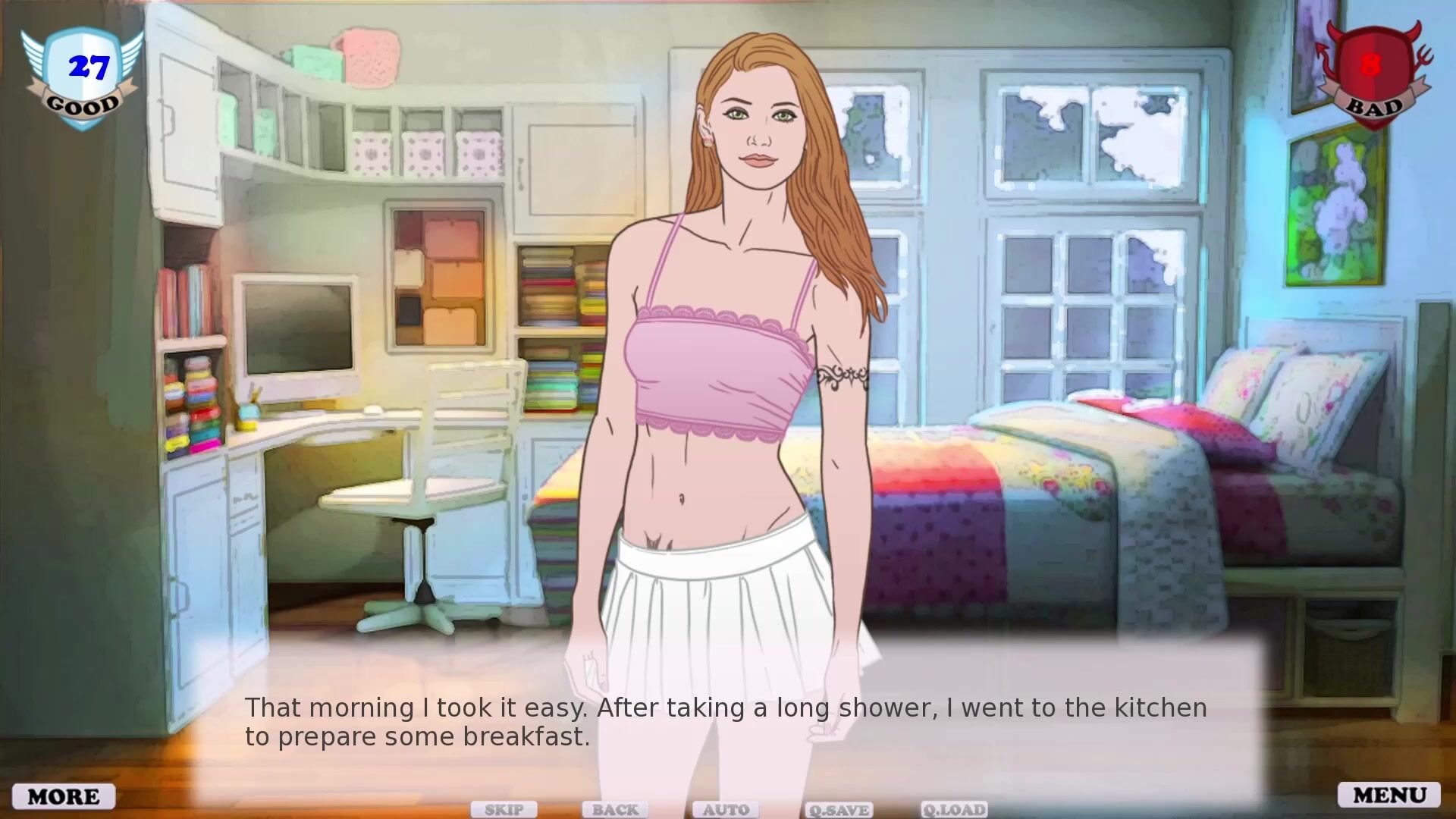This screenshot has height=819, width=1456.
Task: Click Q.SAVE to quick save
Action: click(x=839, y=810)
